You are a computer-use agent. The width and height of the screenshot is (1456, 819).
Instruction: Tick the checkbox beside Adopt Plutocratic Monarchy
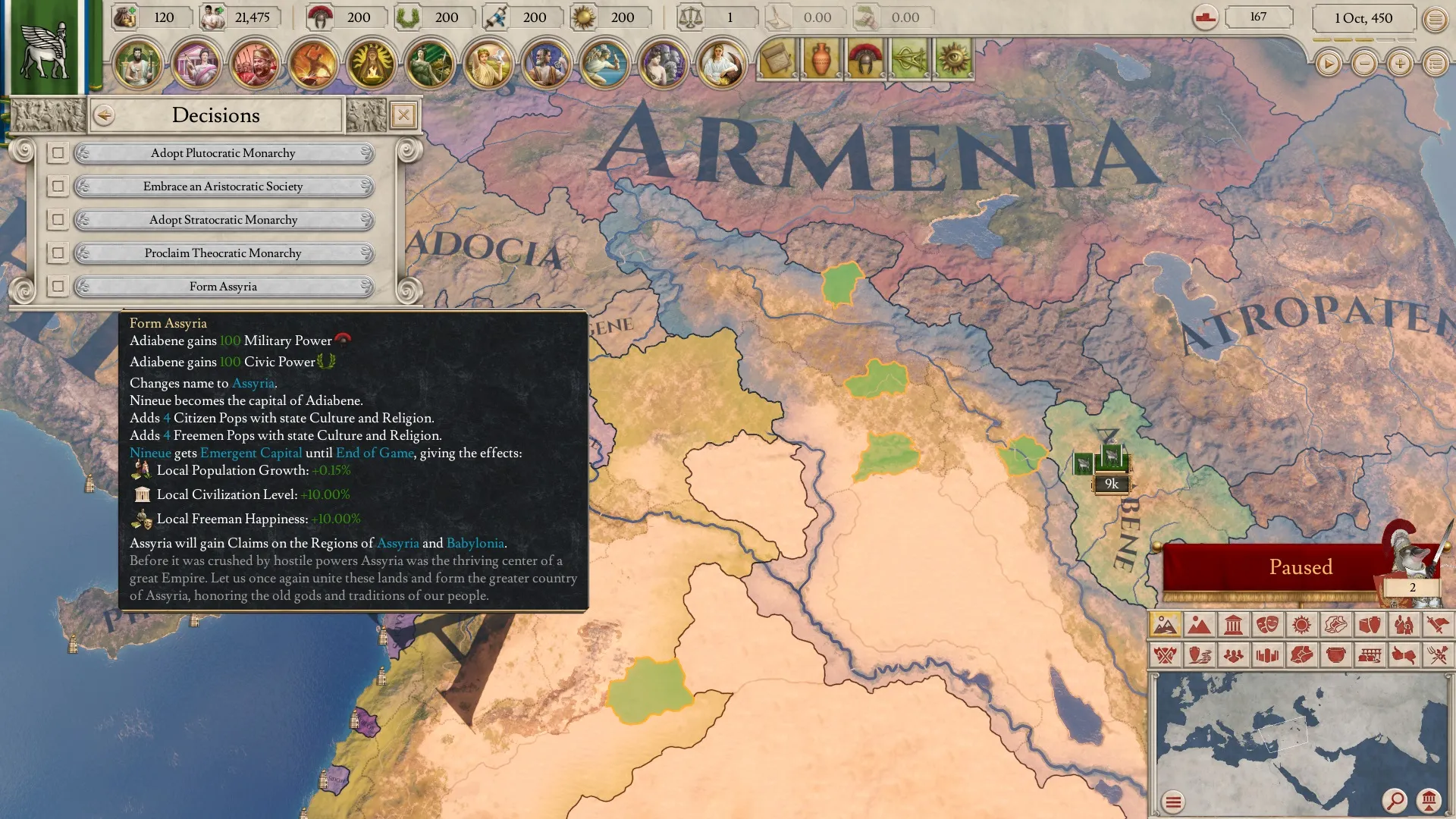point(58,153)
